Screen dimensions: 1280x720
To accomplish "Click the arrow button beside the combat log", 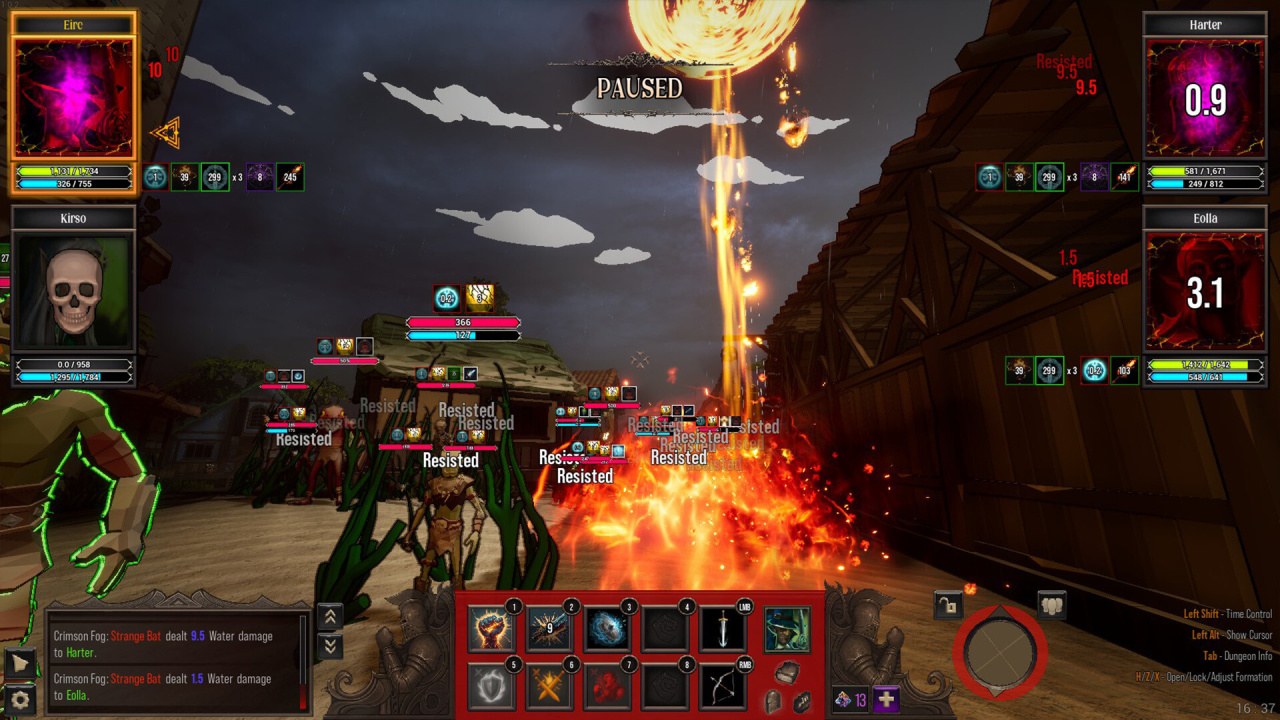I will pyautogui.click(x=19, y=662).
